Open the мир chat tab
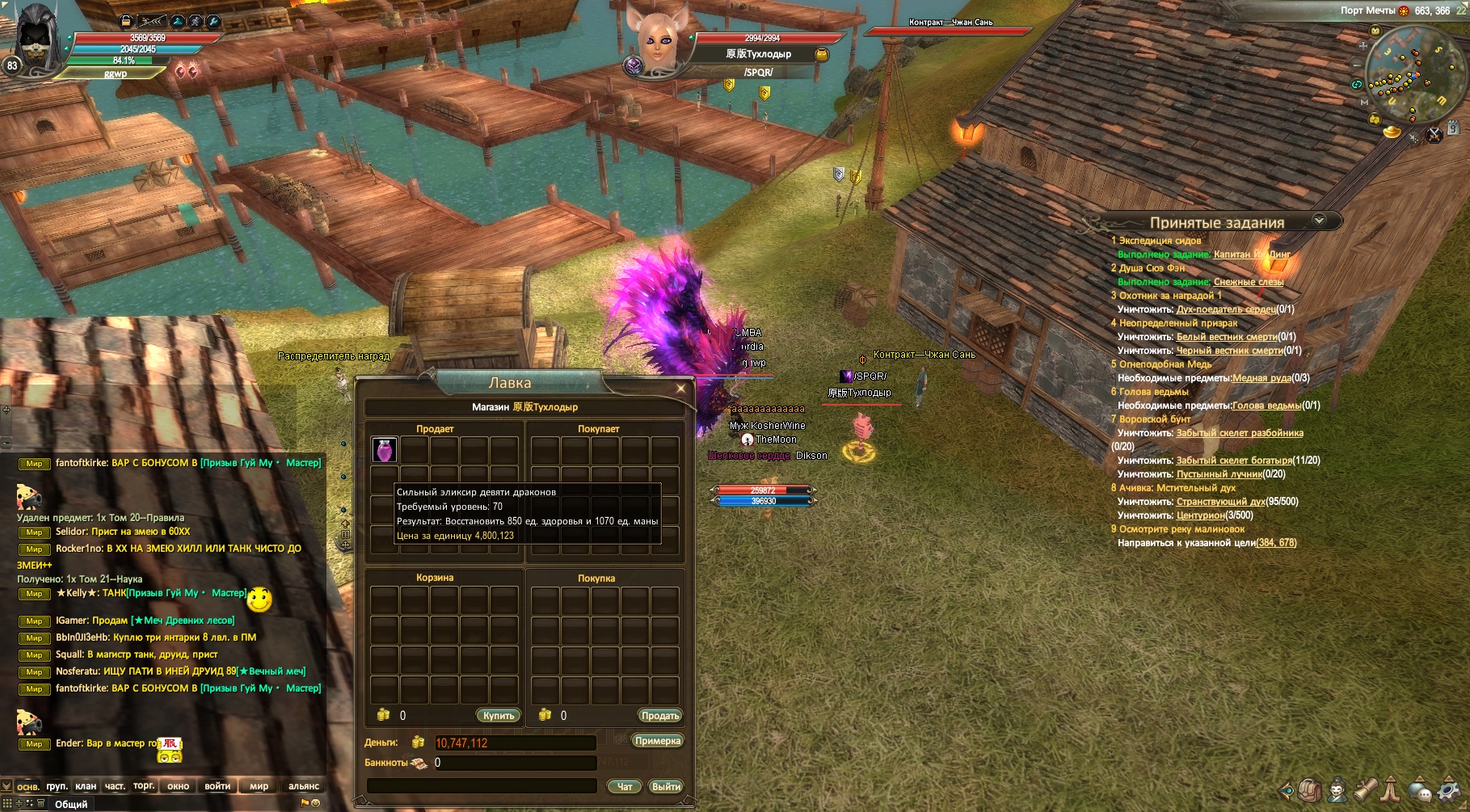Viewport: 1470px width, 812px height. coord(259,786)
